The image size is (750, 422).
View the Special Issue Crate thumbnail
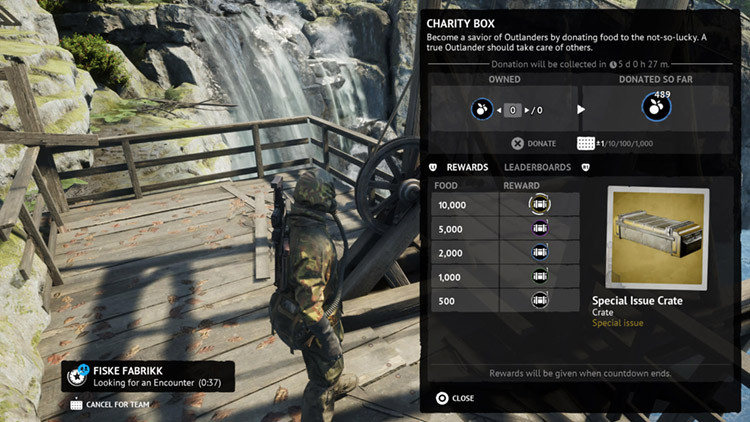pos(657,238)
